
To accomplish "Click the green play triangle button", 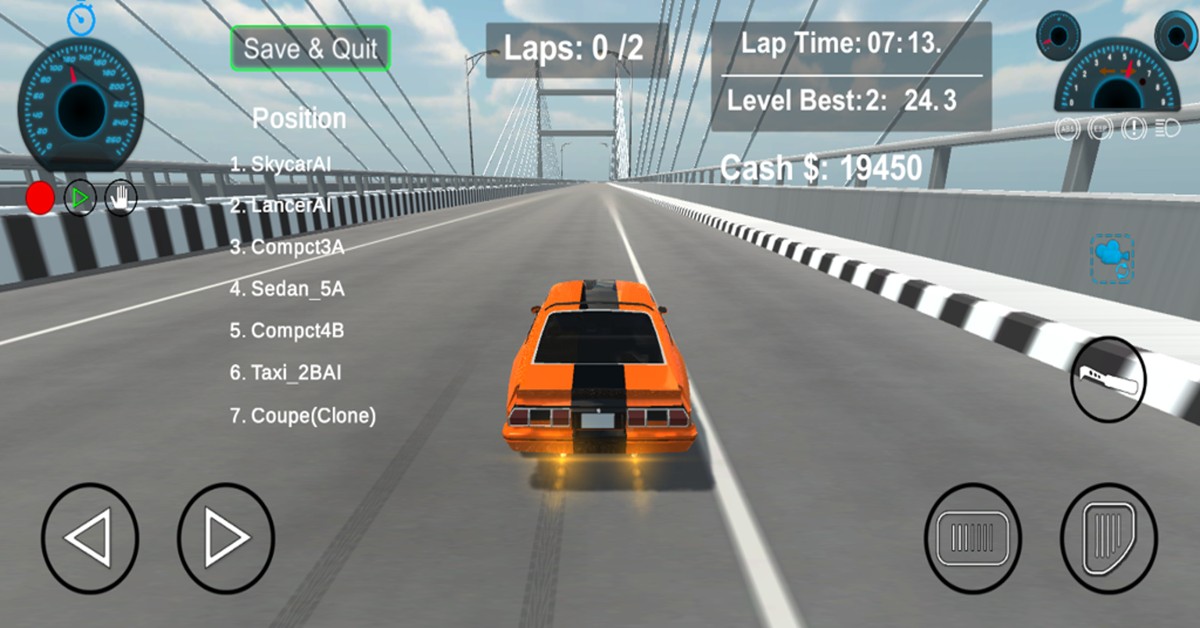I will click(x=80, y=198).
